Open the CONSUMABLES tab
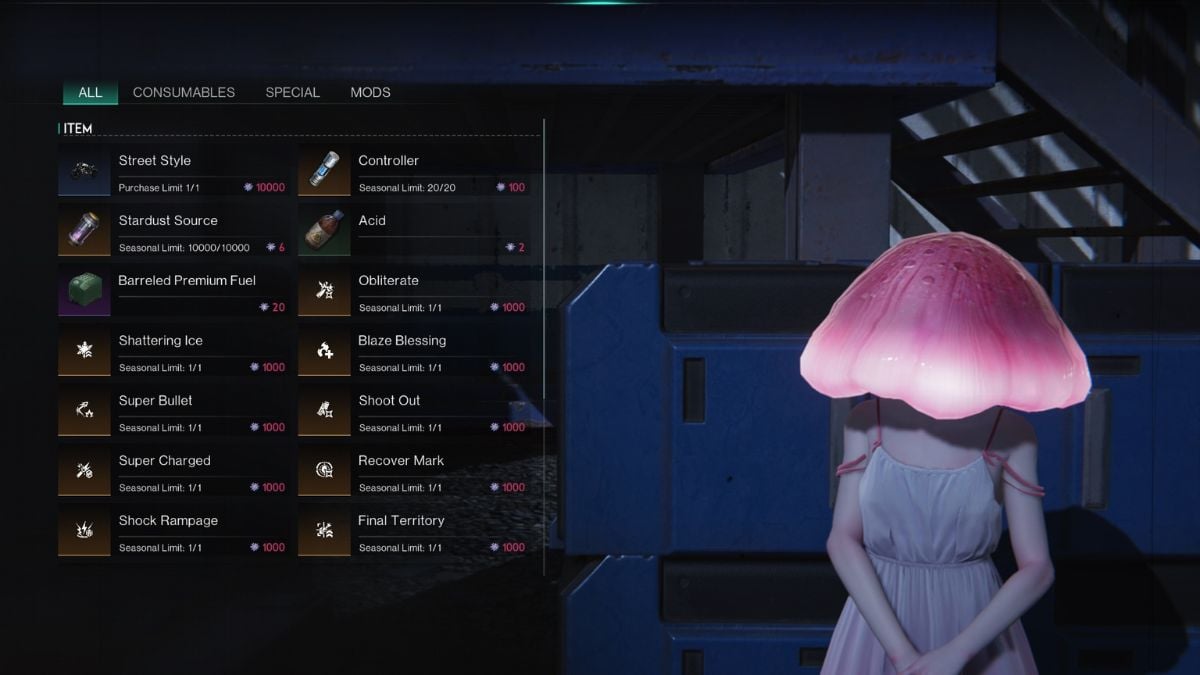Viewport: 1200px width, 675px height. (x=184, y=92)
